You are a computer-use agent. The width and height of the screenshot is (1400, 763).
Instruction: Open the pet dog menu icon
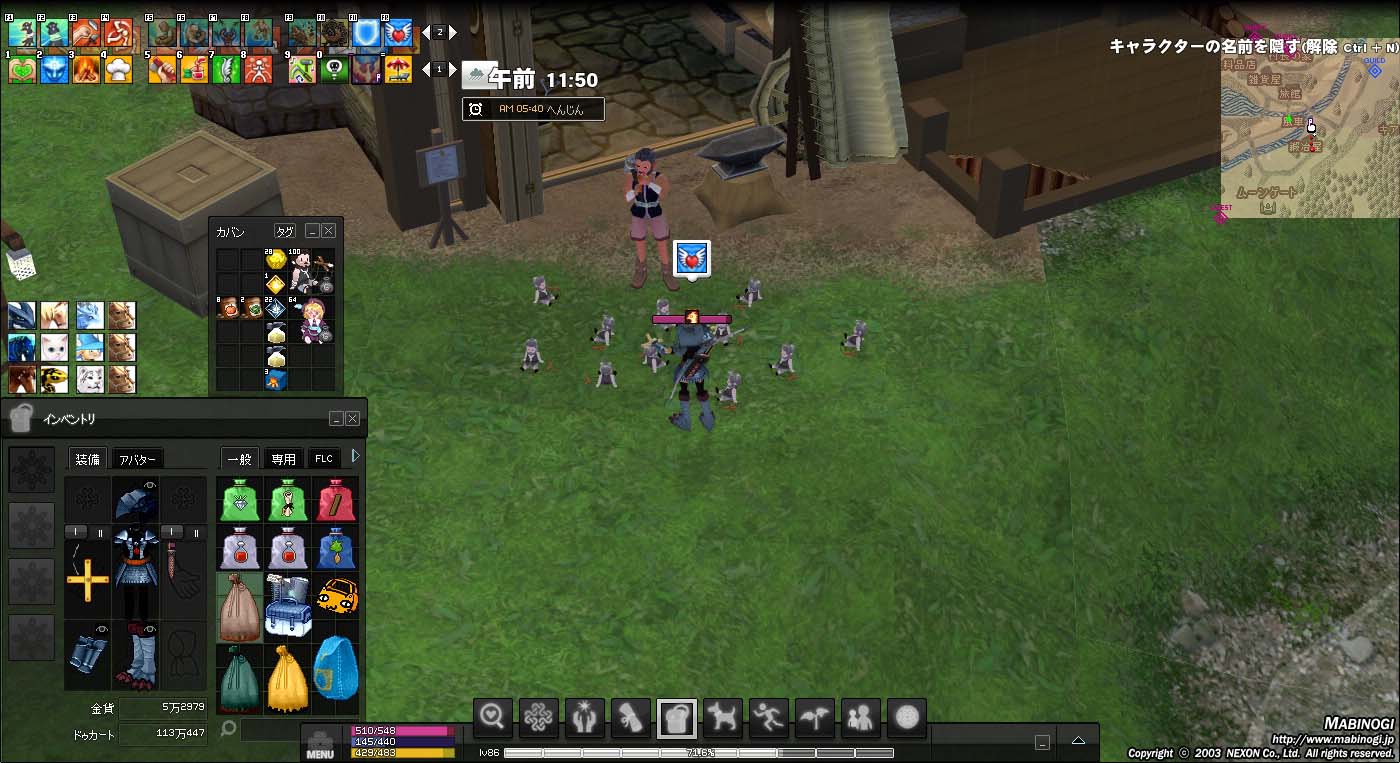point(723,717)
